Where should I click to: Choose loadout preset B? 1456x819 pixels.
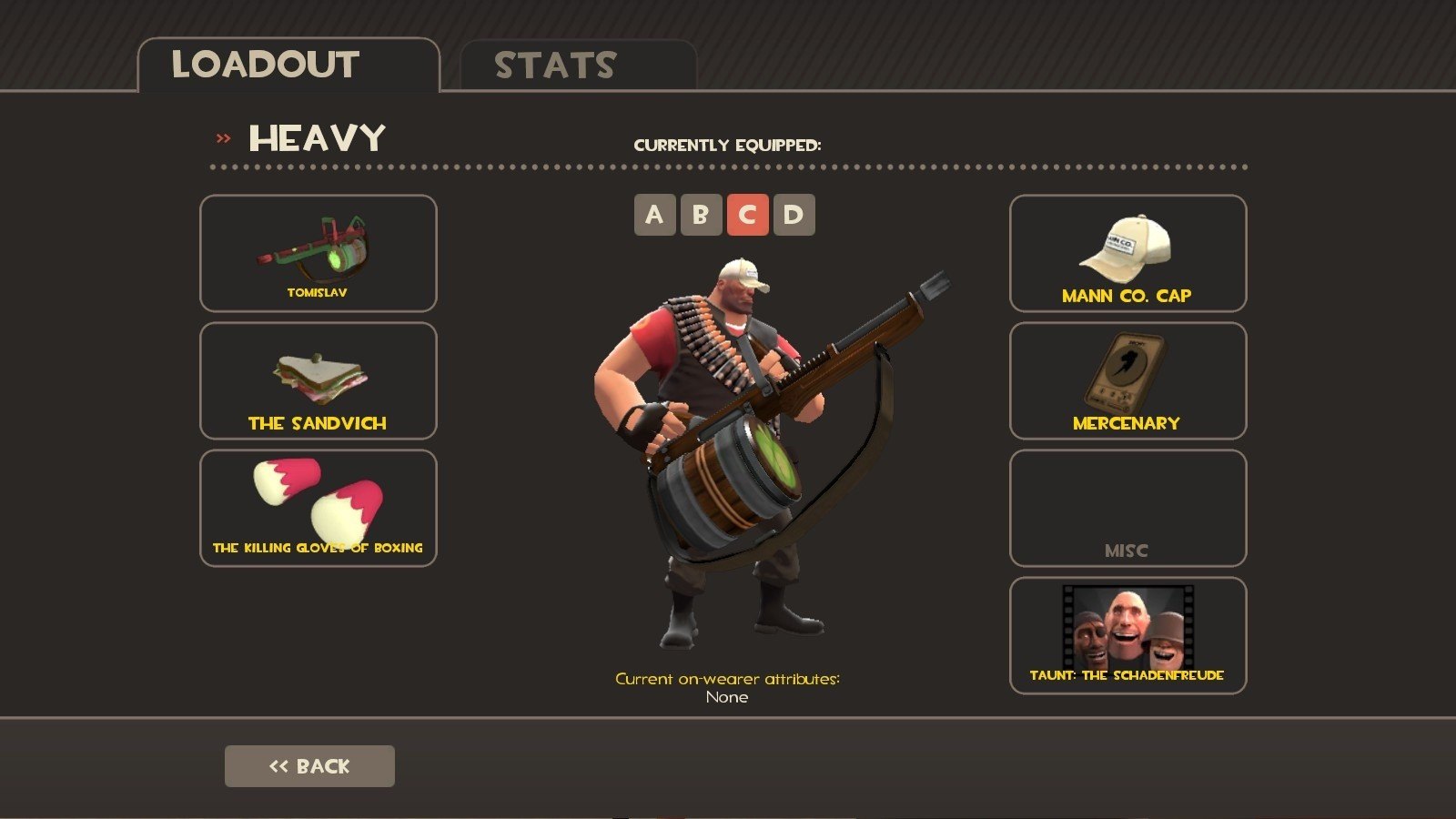tap(701, 215)
